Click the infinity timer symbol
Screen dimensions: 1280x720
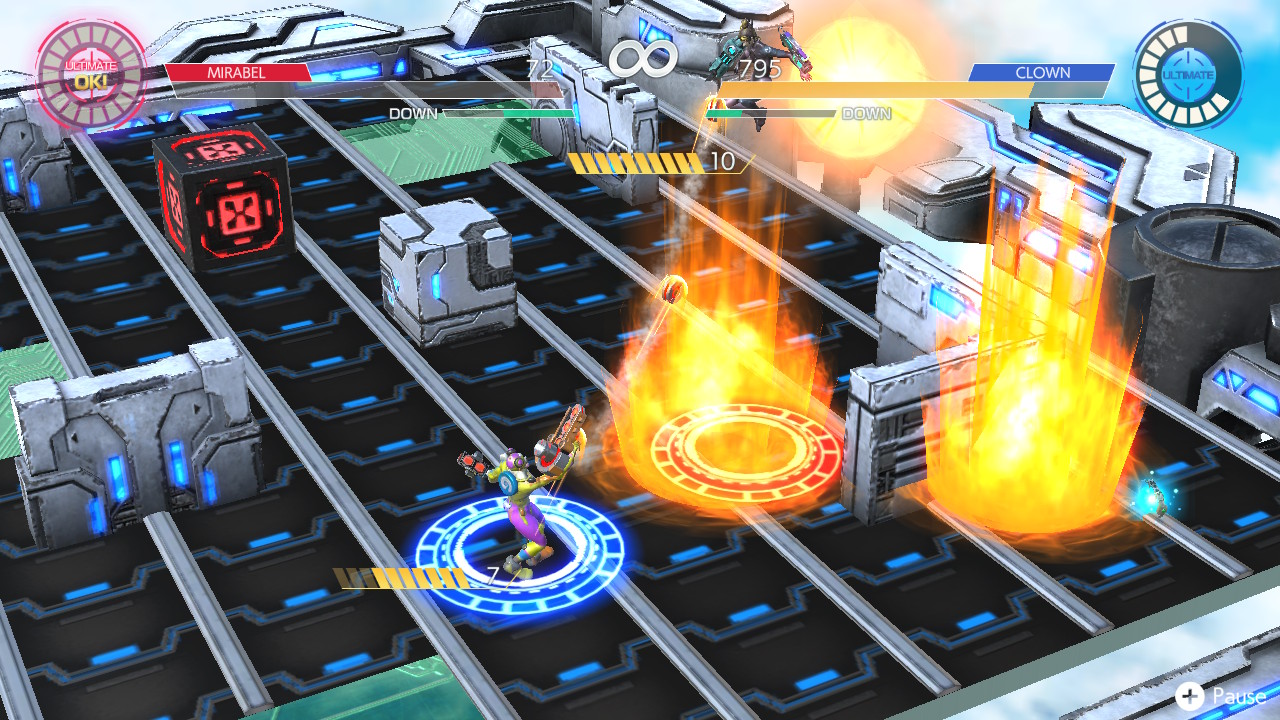coord(643,60)
